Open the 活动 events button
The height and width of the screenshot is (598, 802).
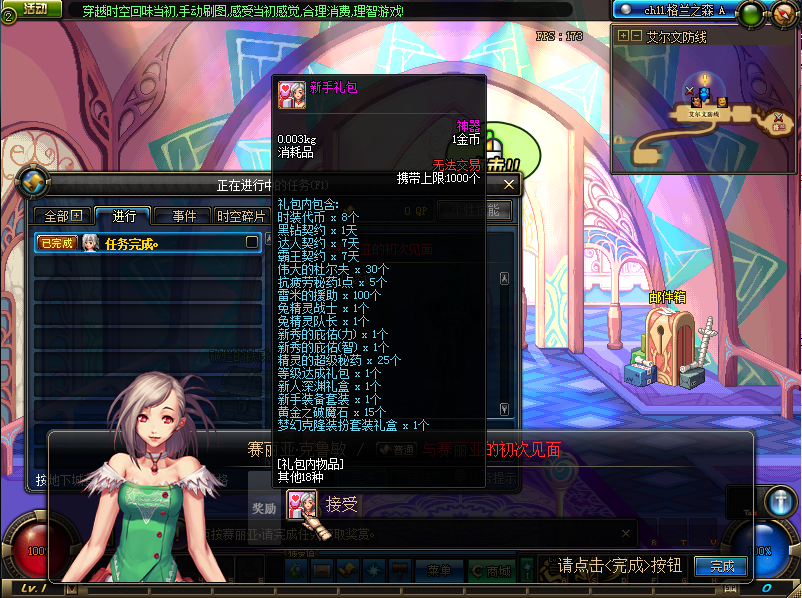pyautogui.click(x=33, y=9)
